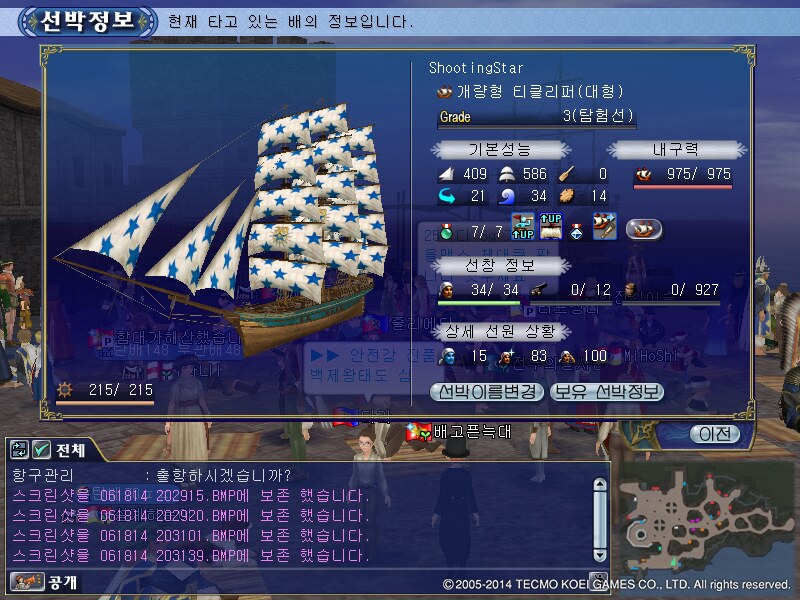Click the ship with spyglass skill icon
The image size is (800, 600).
(x=604, y=226)
